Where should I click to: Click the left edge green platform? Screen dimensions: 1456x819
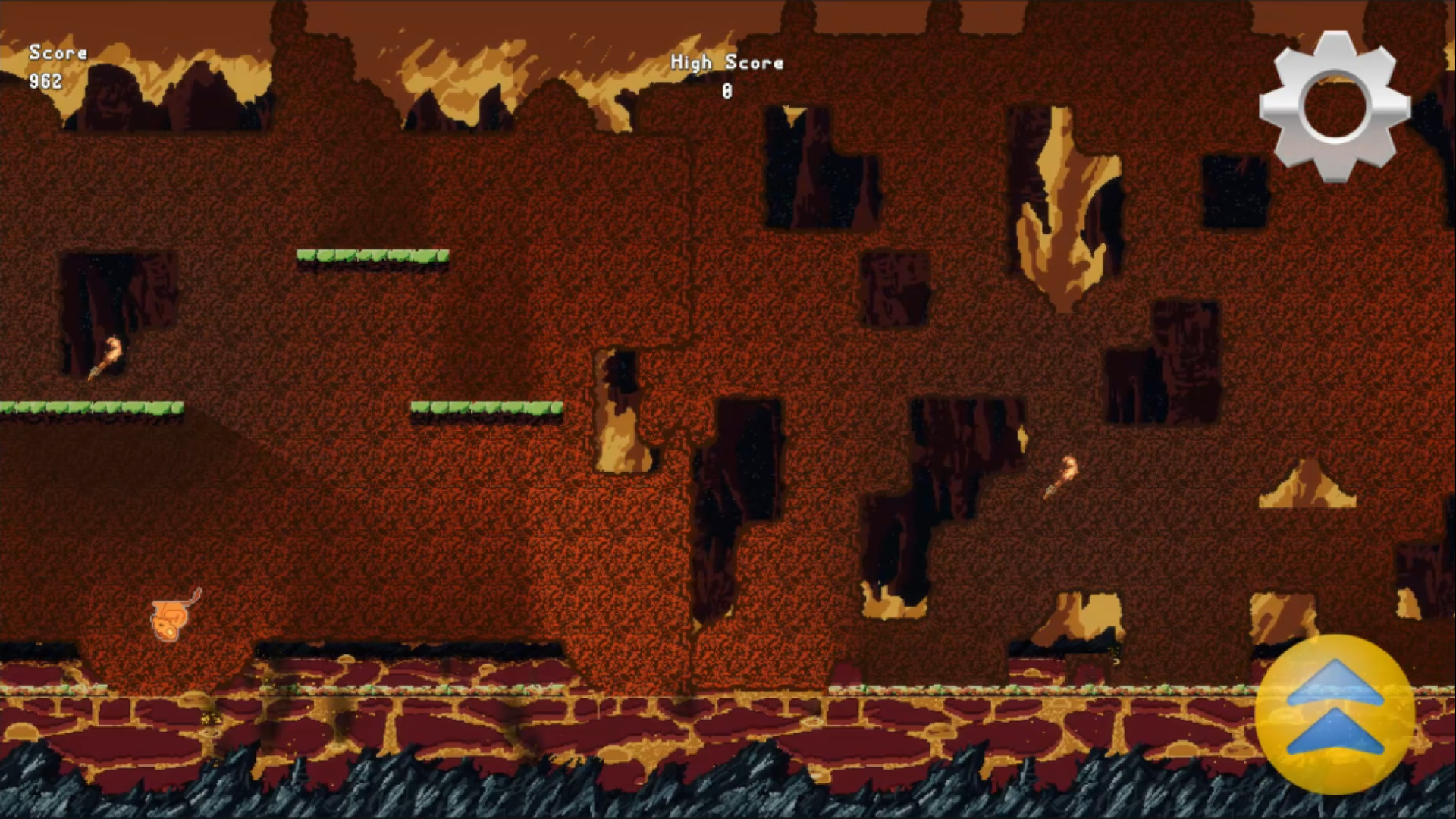pos(91,407)
